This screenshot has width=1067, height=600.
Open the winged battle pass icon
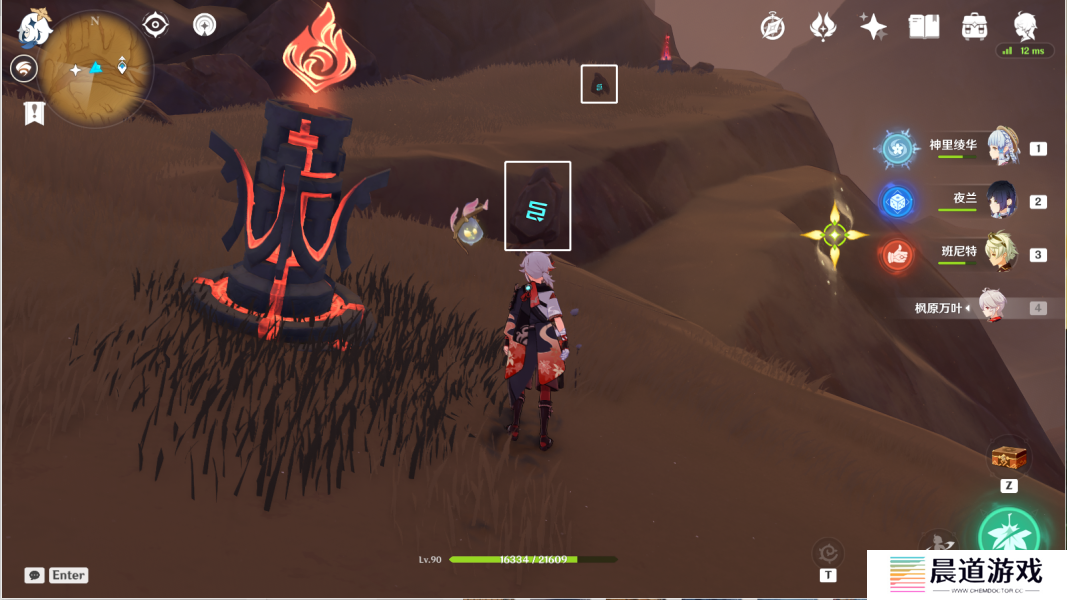[x=822, y=27]
